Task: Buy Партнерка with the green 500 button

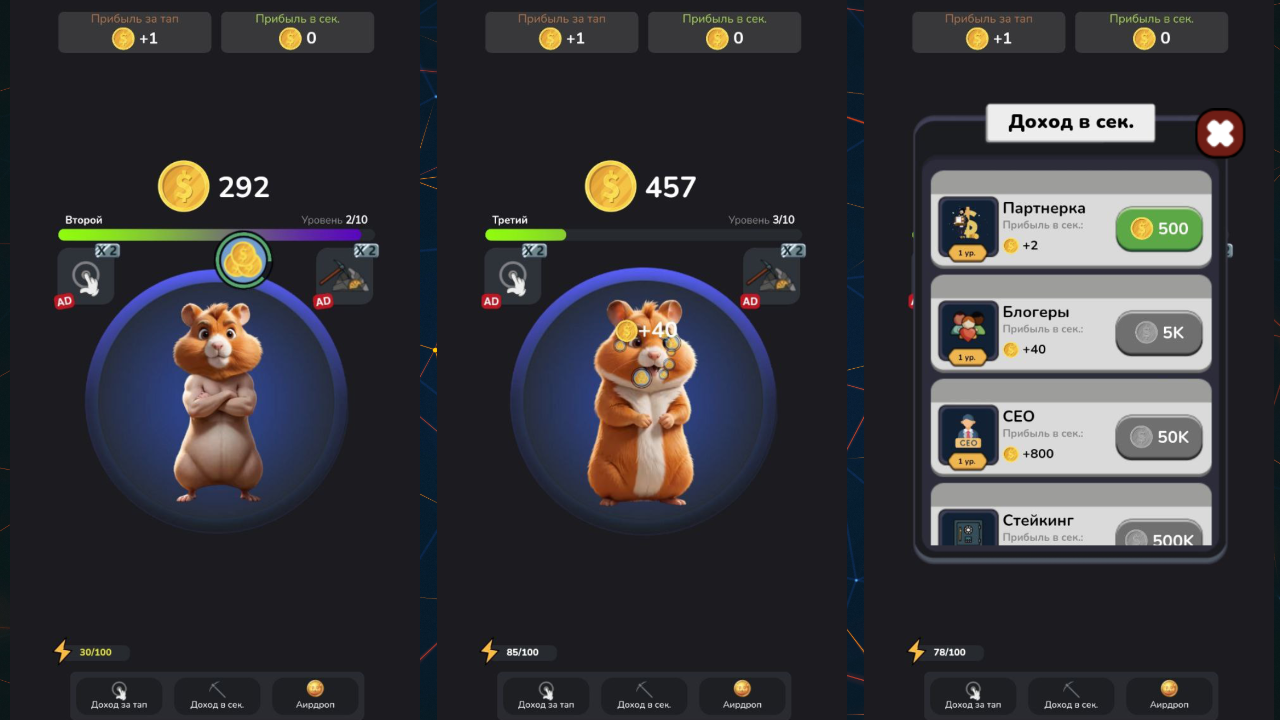Action: (1158, 229)
